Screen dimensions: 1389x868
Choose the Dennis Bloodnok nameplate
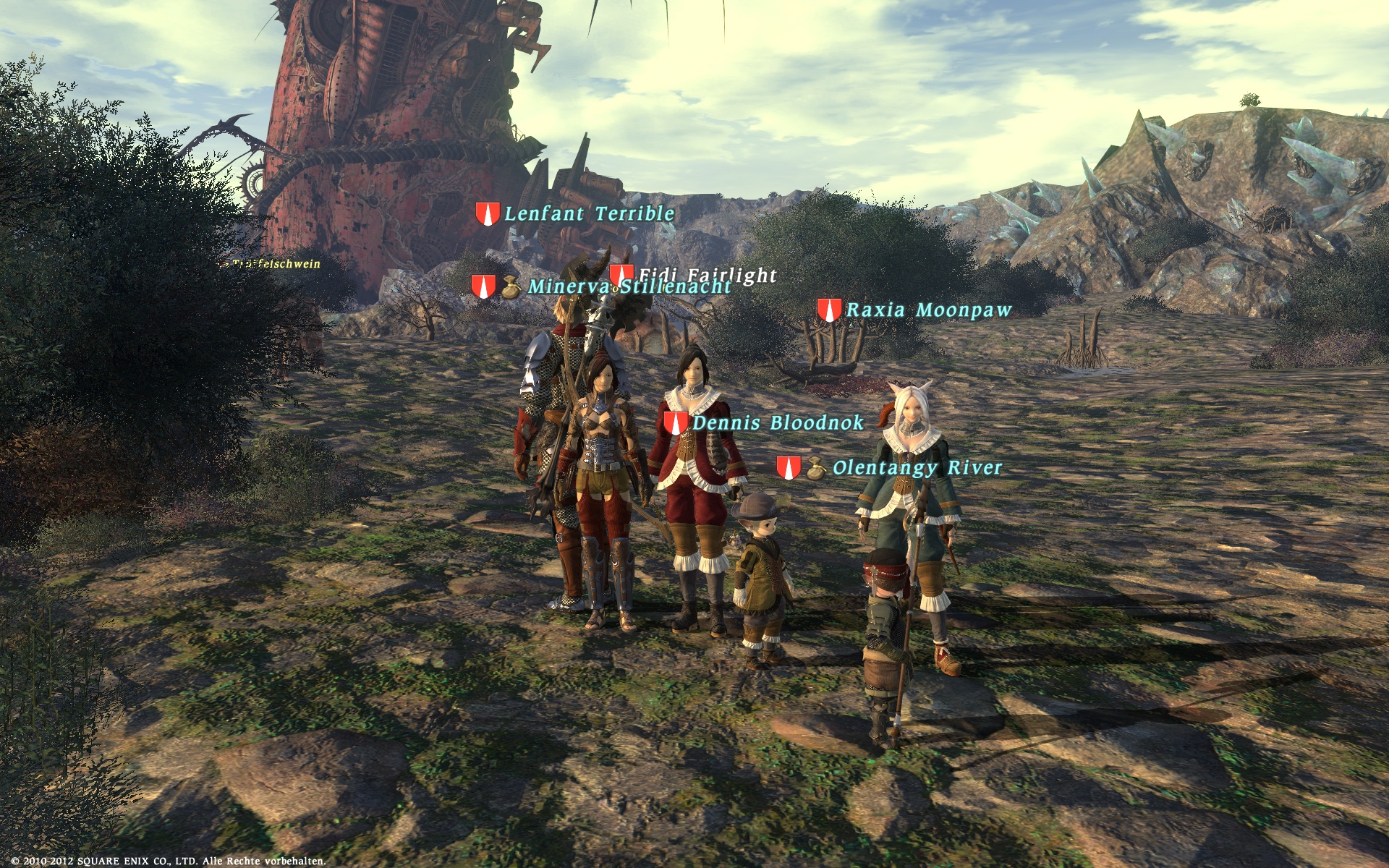(778, 423)
